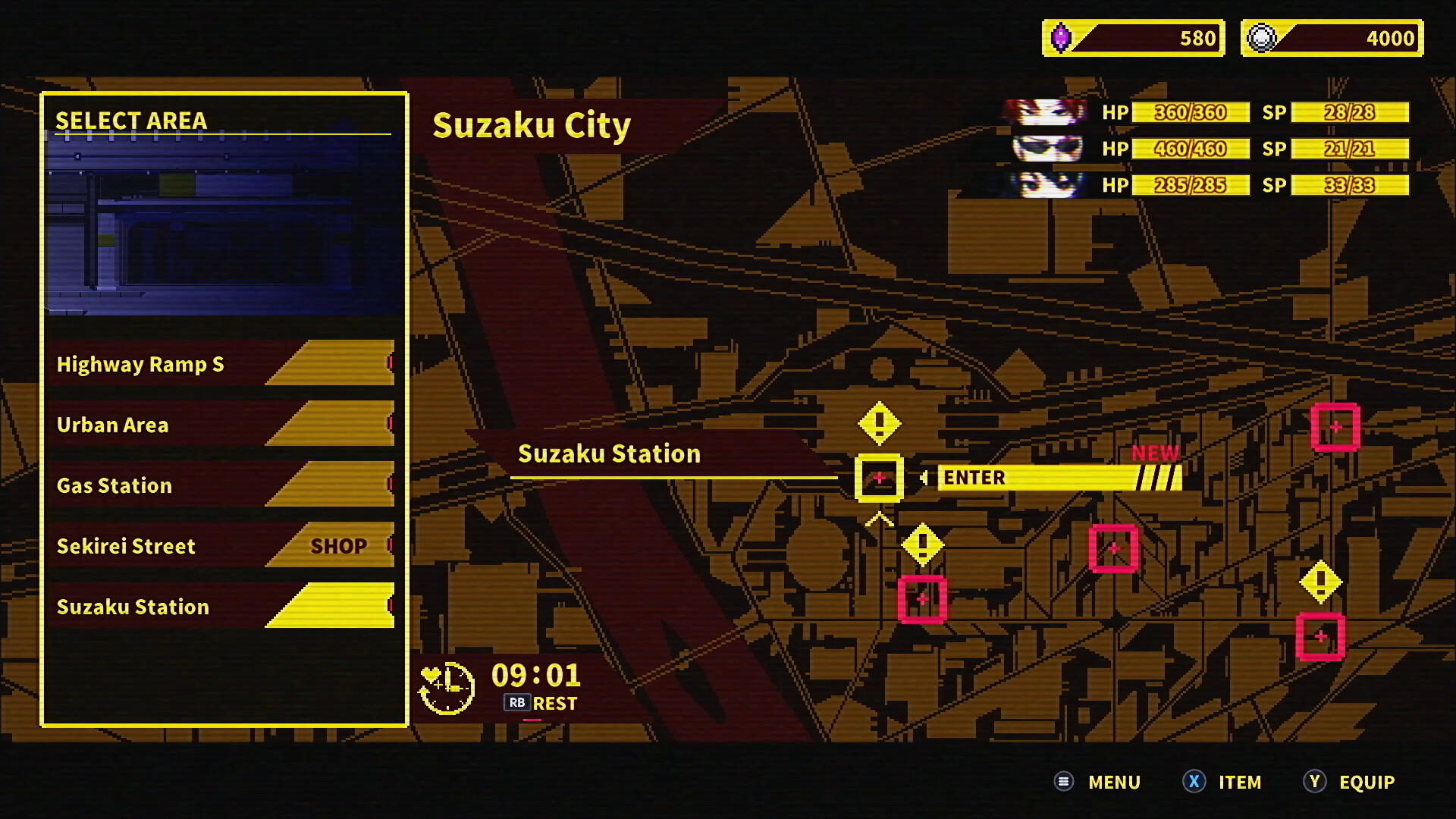Switch to Urban Area in the list
This screenshot has width=1456, height=819.
[114, 425]
